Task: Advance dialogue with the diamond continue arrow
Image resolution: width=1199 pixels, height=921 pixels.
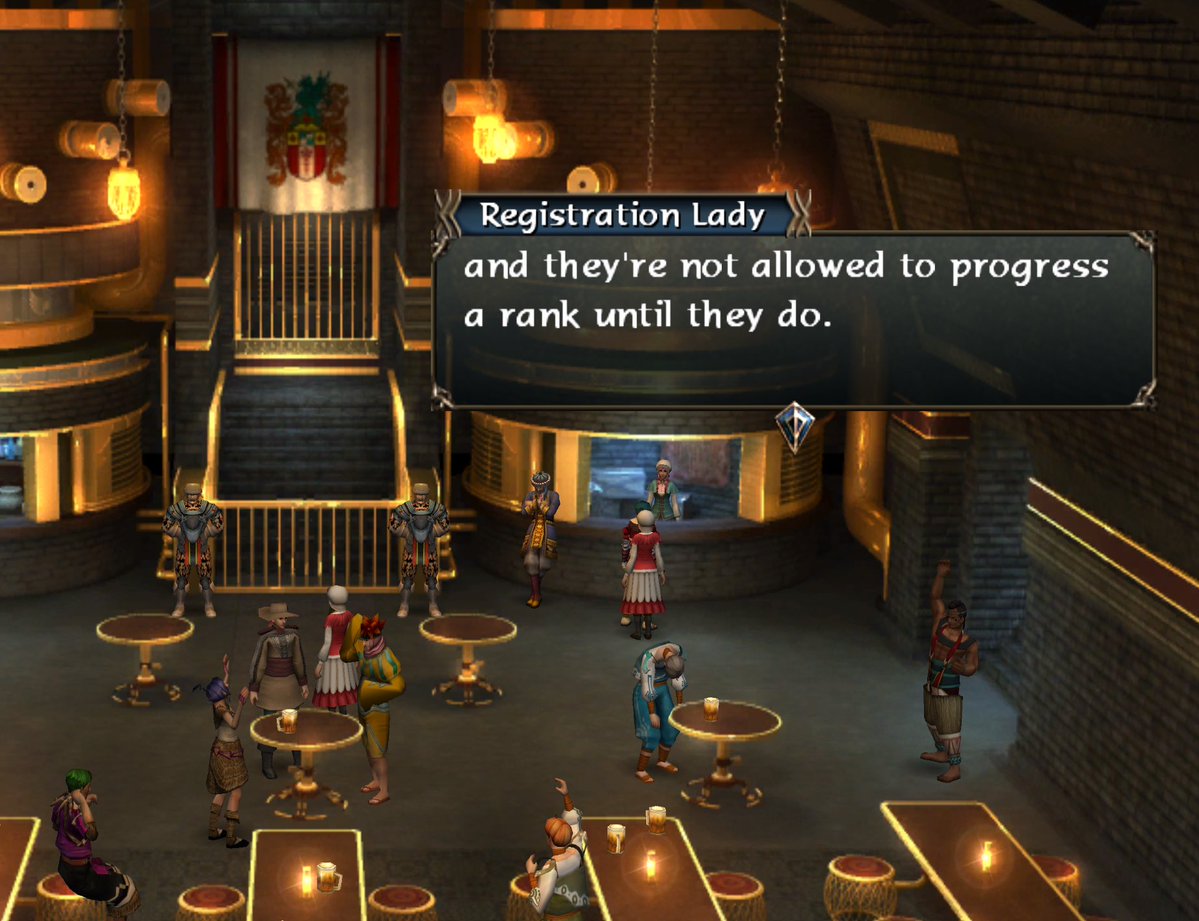Action: 795,426
